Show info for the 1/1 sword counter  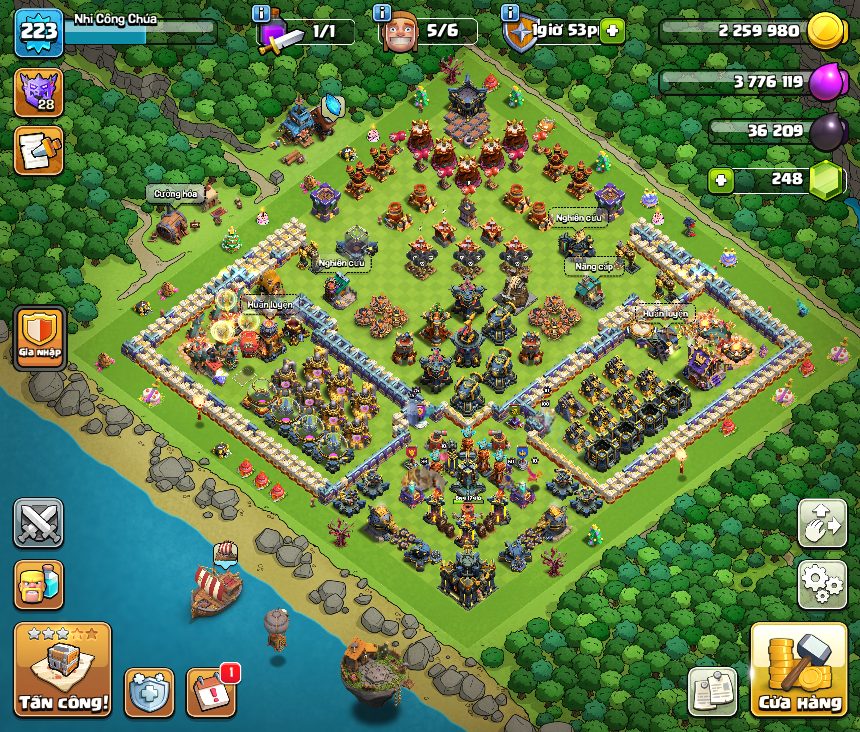pyautogui.click(x=262, y=13)
